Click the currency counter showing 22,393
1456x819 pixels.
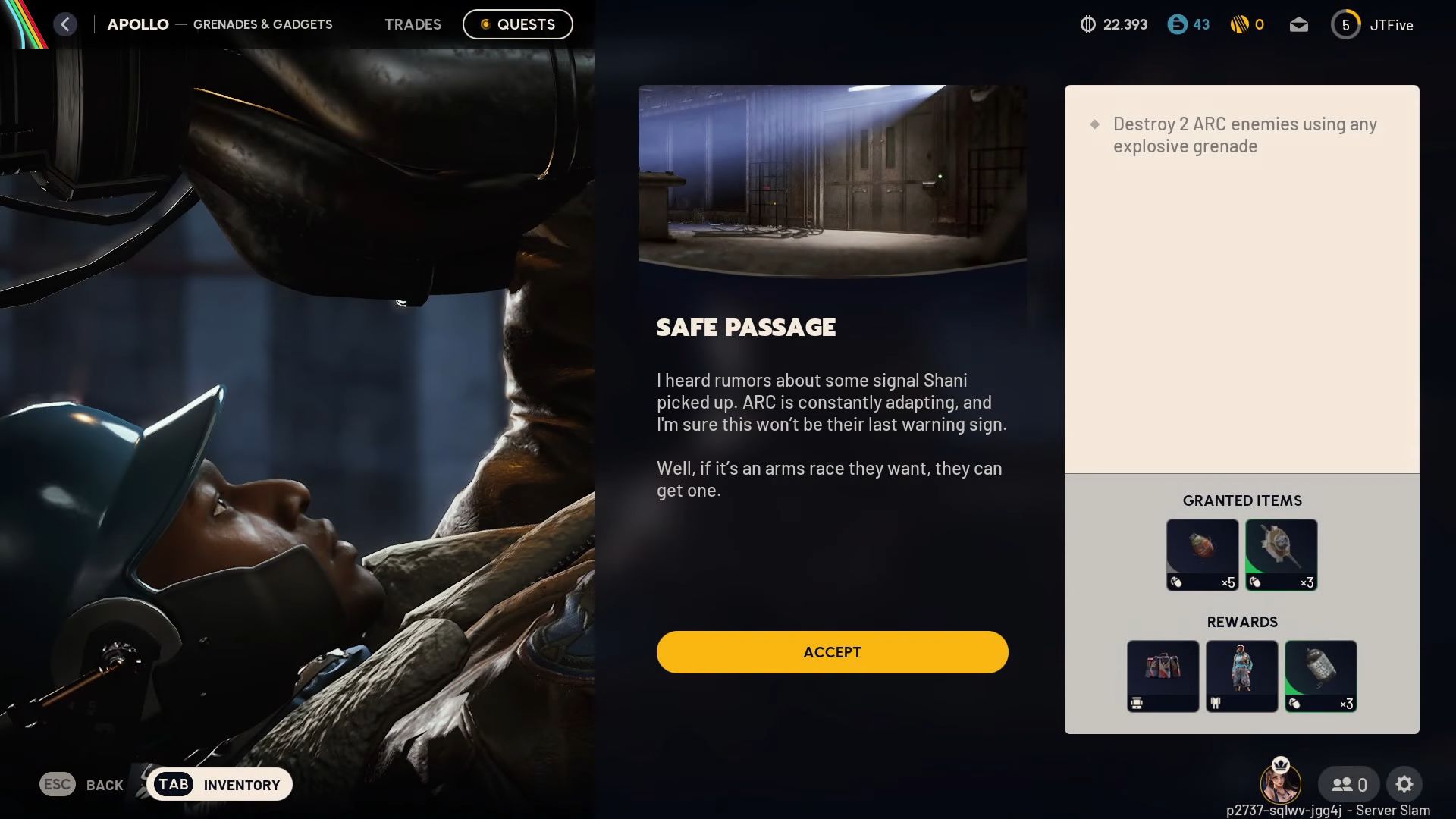(x=1112, y=24)
